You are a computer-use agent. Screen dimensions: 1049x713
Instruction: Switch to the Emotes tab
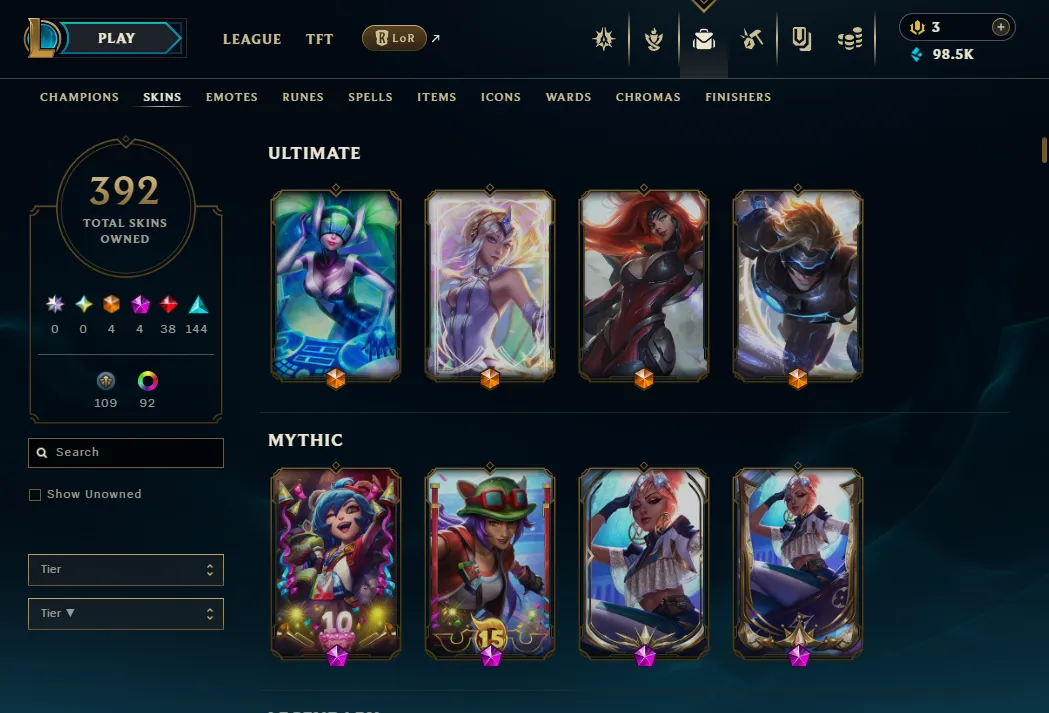click(x=232, y=97)
